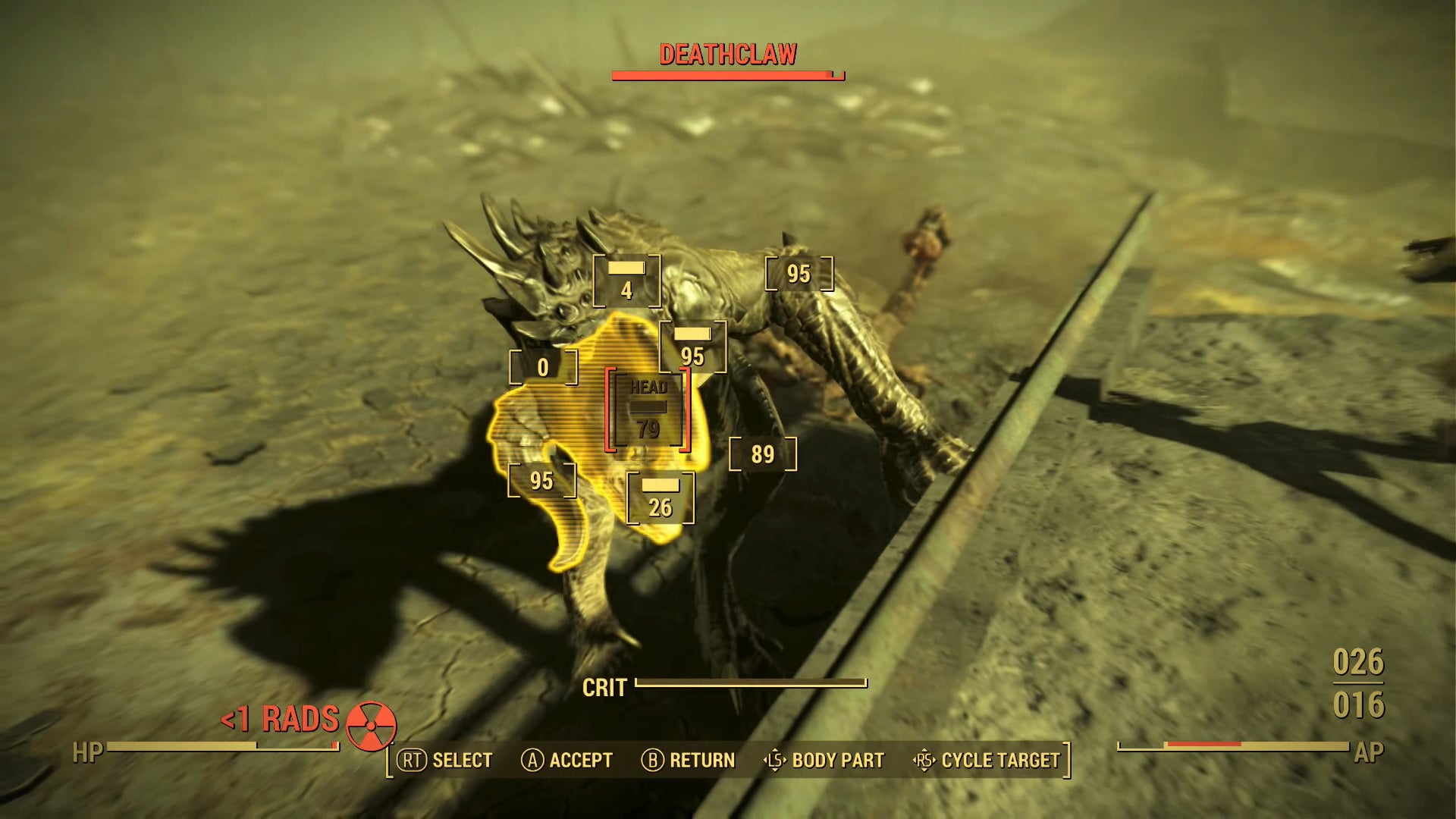This screenshot has height=819, width=1456.
Task: Click the DEATHCLAW name label
Action: (727, 54)
